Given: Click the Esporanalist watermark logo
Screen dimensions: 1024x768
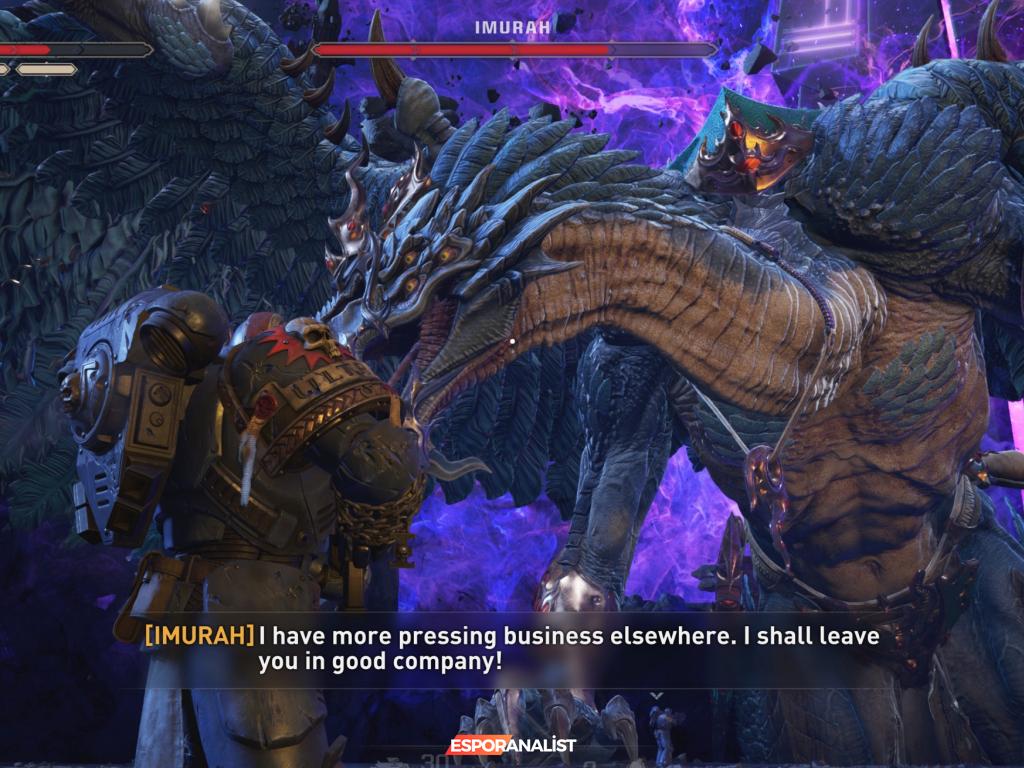Looking at the screenshot, I should 511,745.
